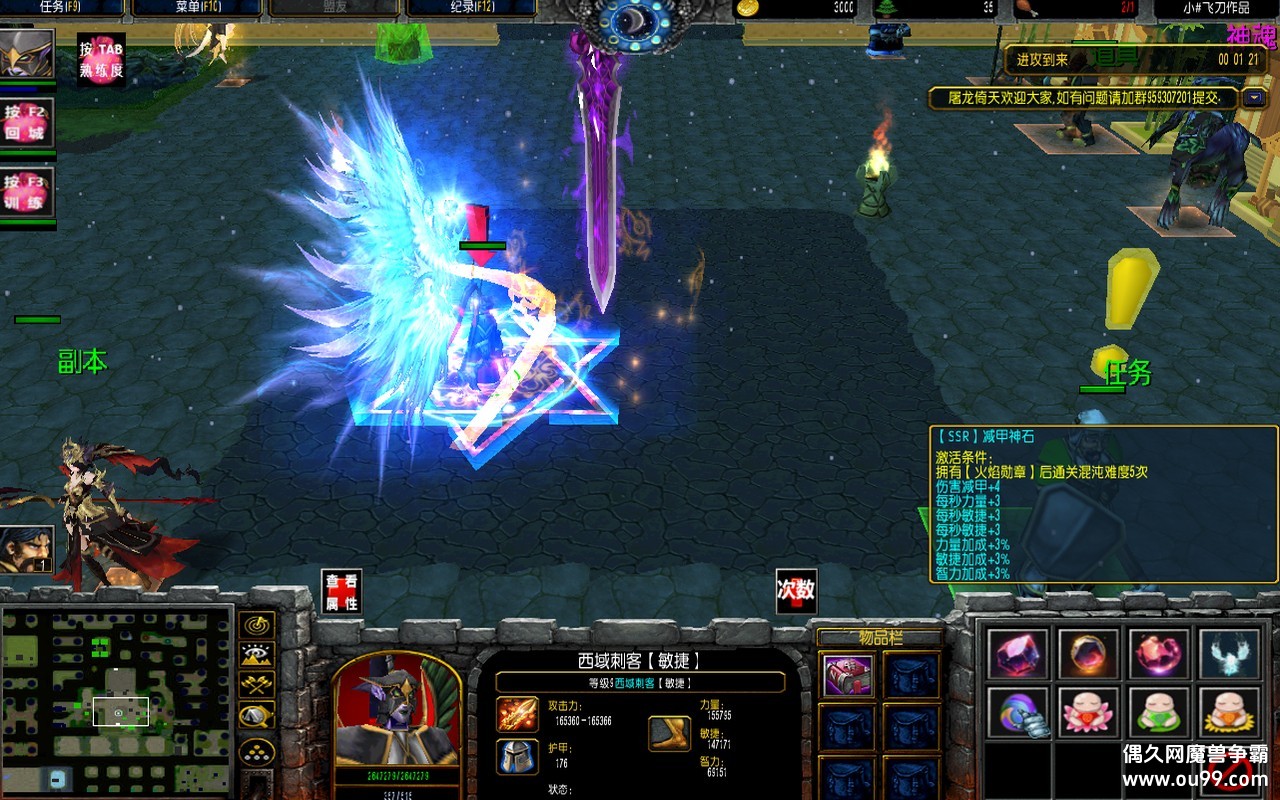Toggle the formation movement button
The width and height of the screenshot is (1280, 800).
coord(259,749)
